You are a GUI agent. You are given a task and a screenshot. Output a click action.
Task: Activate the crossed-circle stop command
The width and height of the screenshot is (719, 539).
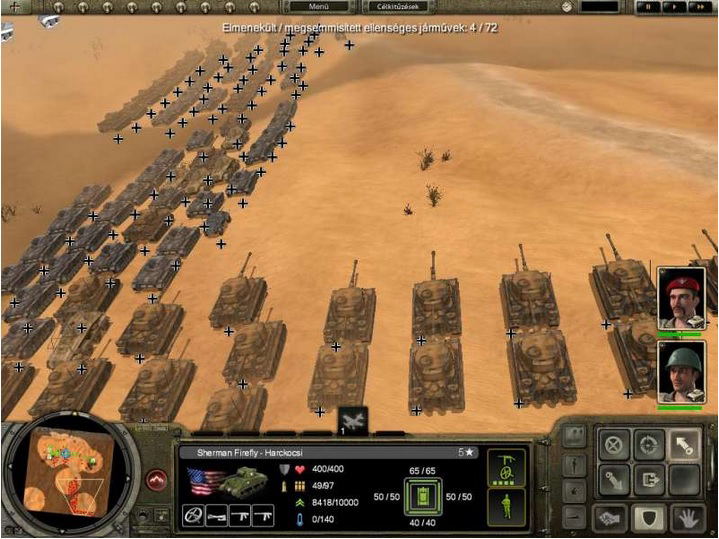click(615, 444)
